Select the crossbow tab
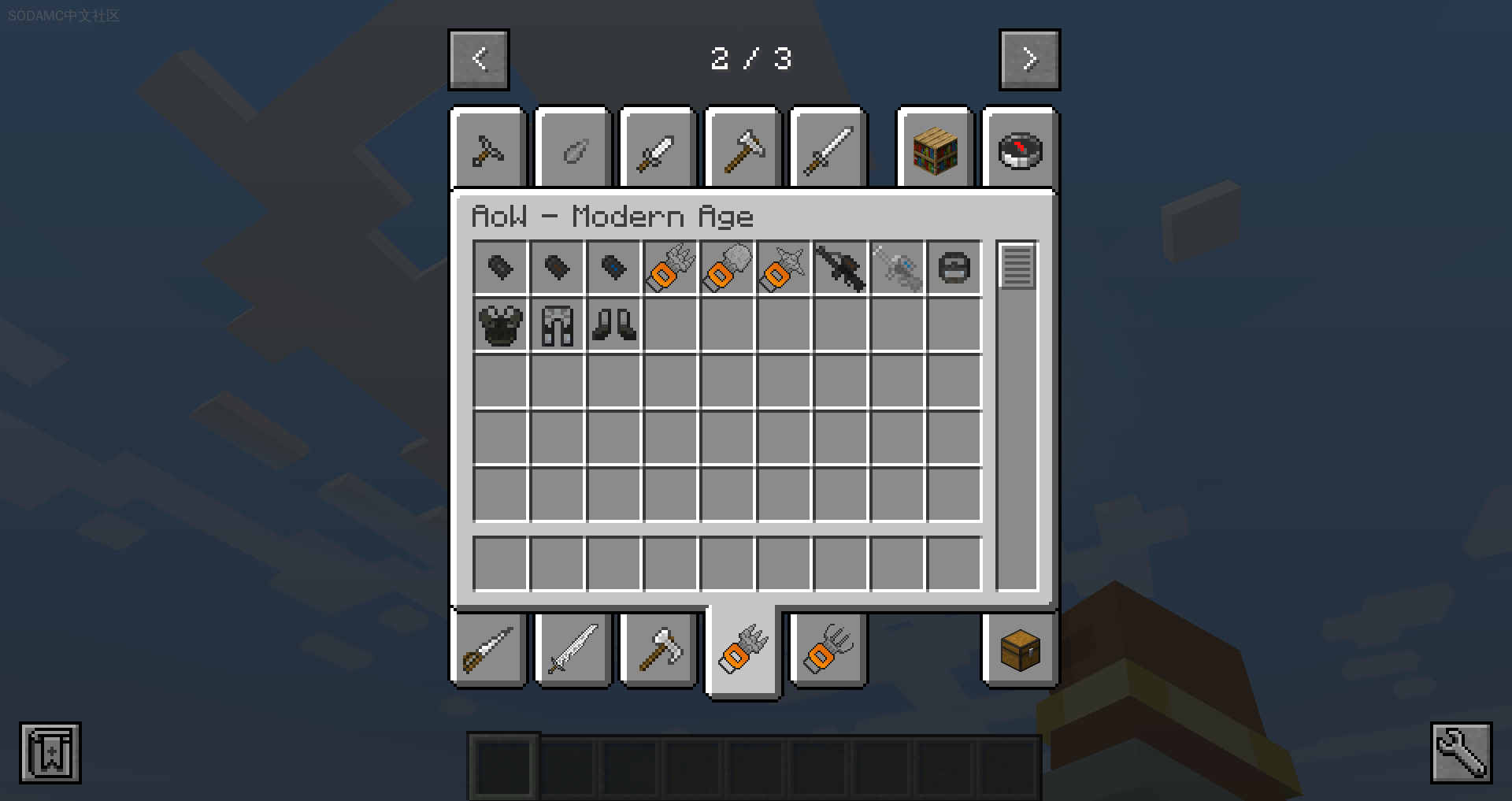The image size is (1512, 801). tap(488, 150)
